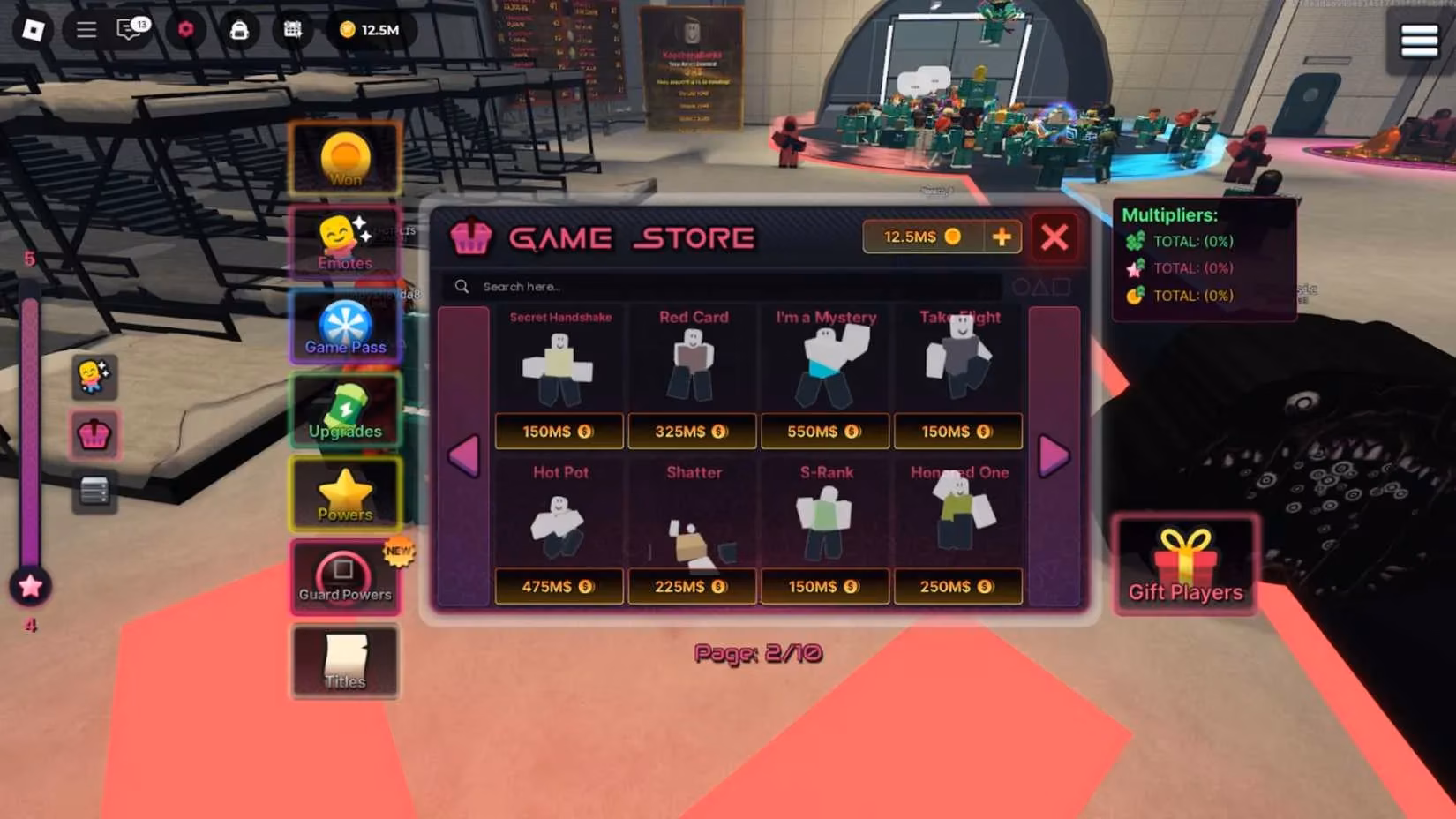Go back to the previous store page
The width and height of the screenshot is (1456, 819).
[463, 457]
